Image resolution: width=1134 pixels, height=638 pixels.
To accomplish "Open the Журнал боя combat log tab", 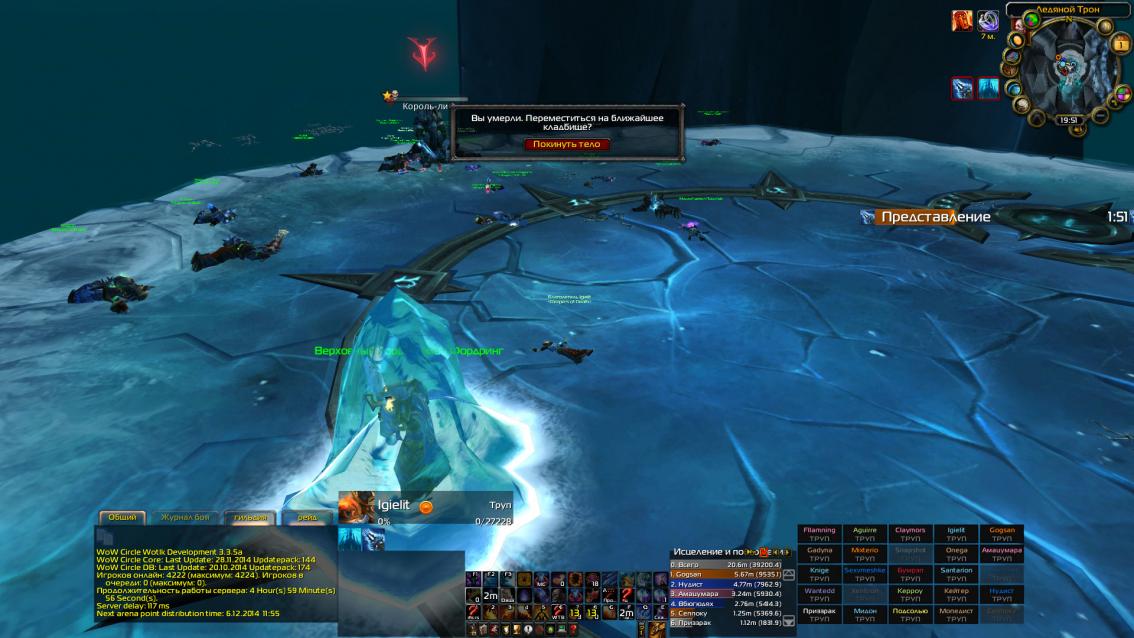I will tap(183, 517).
